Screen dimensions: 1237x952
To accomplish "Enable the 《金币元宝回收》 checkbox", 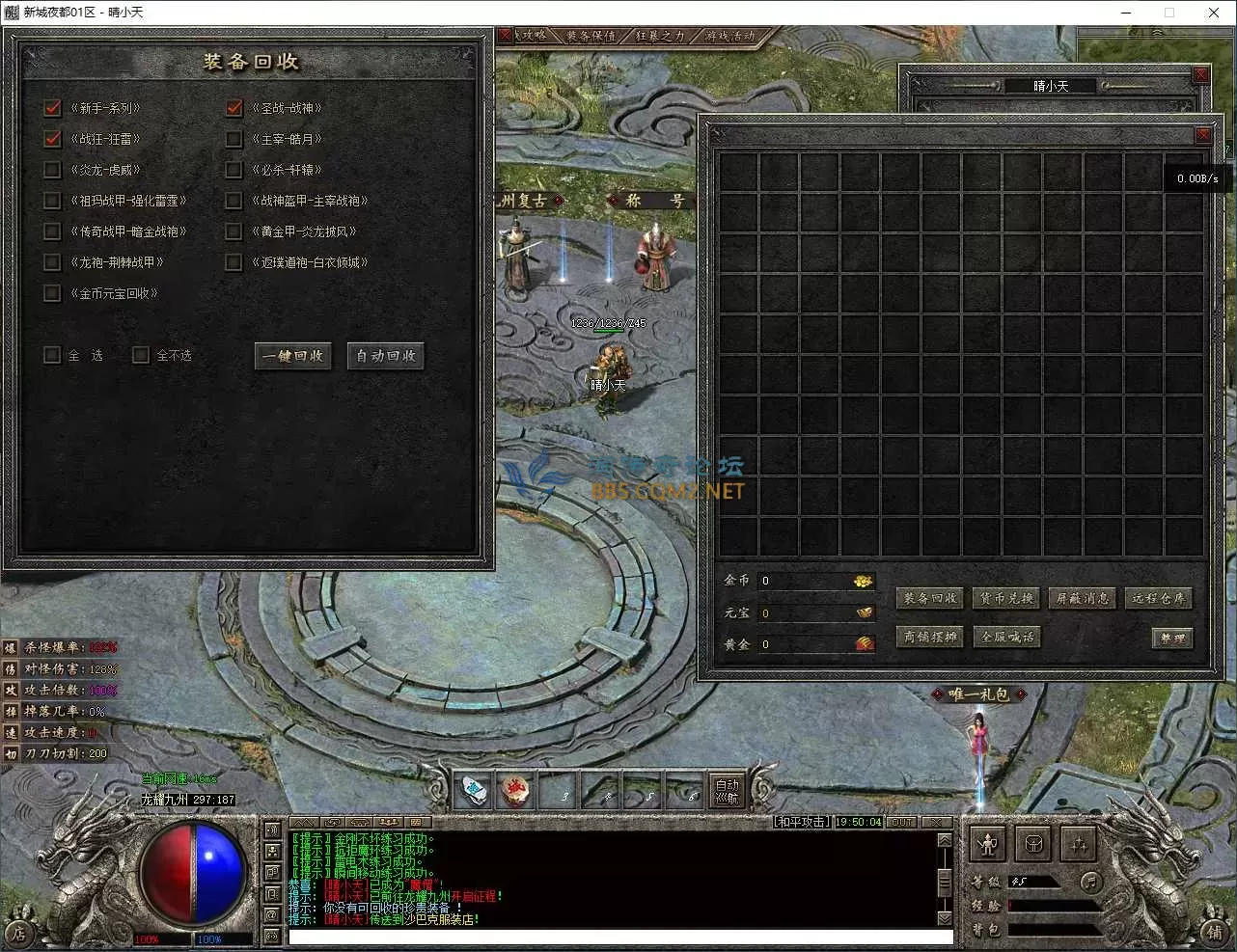I will pos(53,293).
